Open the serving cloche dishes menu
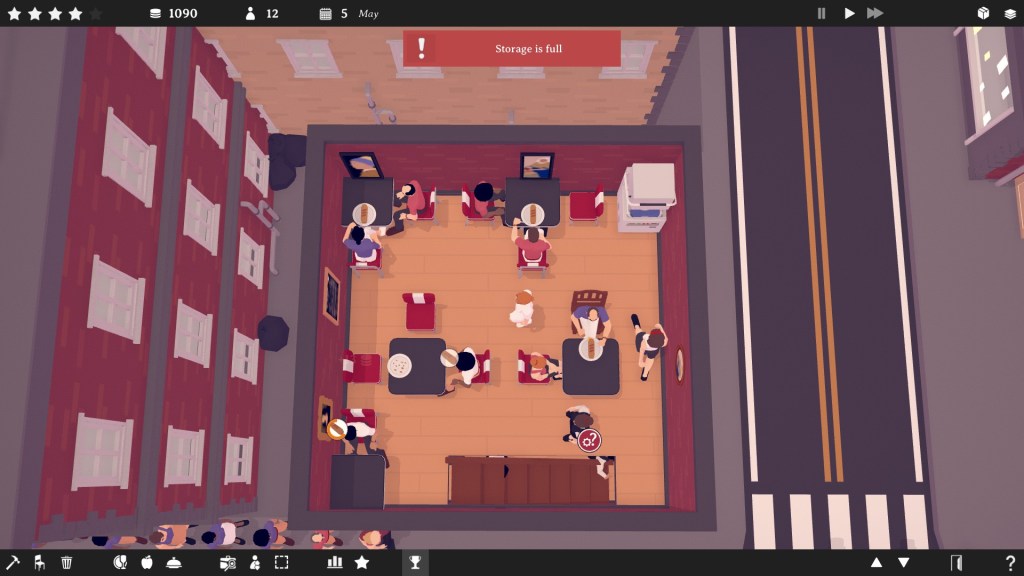The height and width of the screenshot is (576, 1024). (174, 563)
